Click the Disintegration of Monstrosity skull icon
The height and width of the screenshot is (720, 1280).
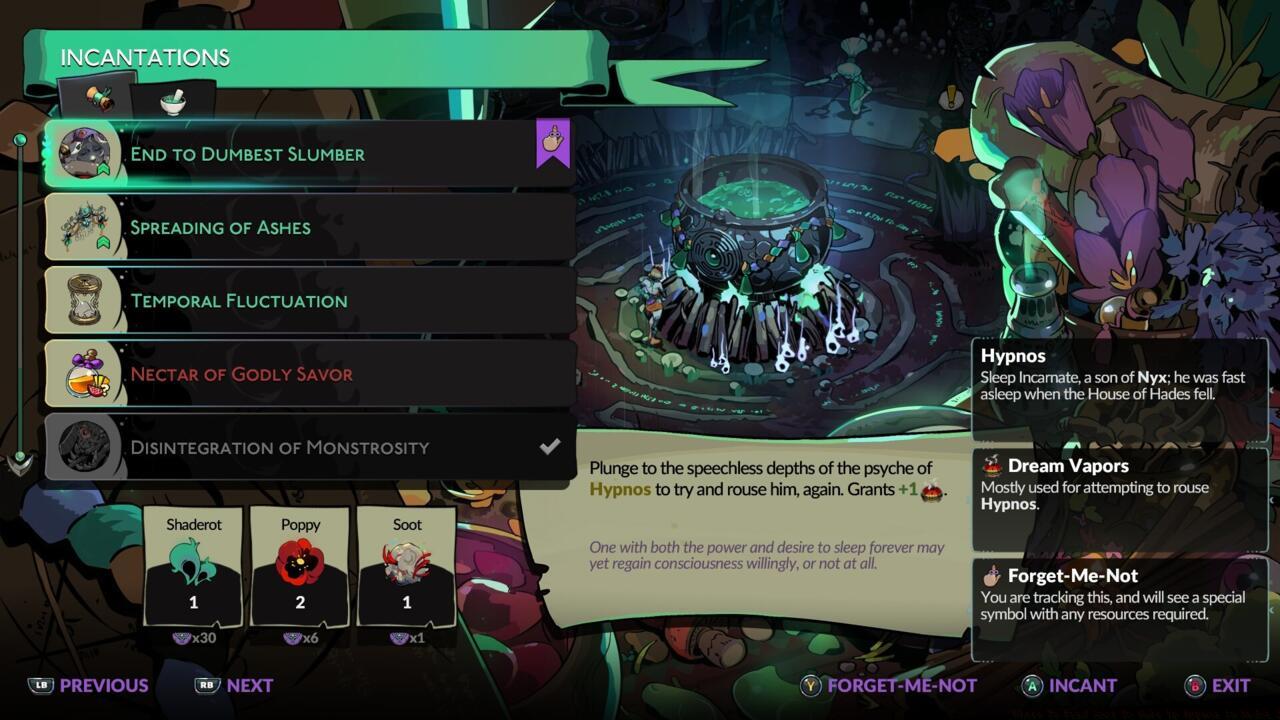tap(85, 447)
